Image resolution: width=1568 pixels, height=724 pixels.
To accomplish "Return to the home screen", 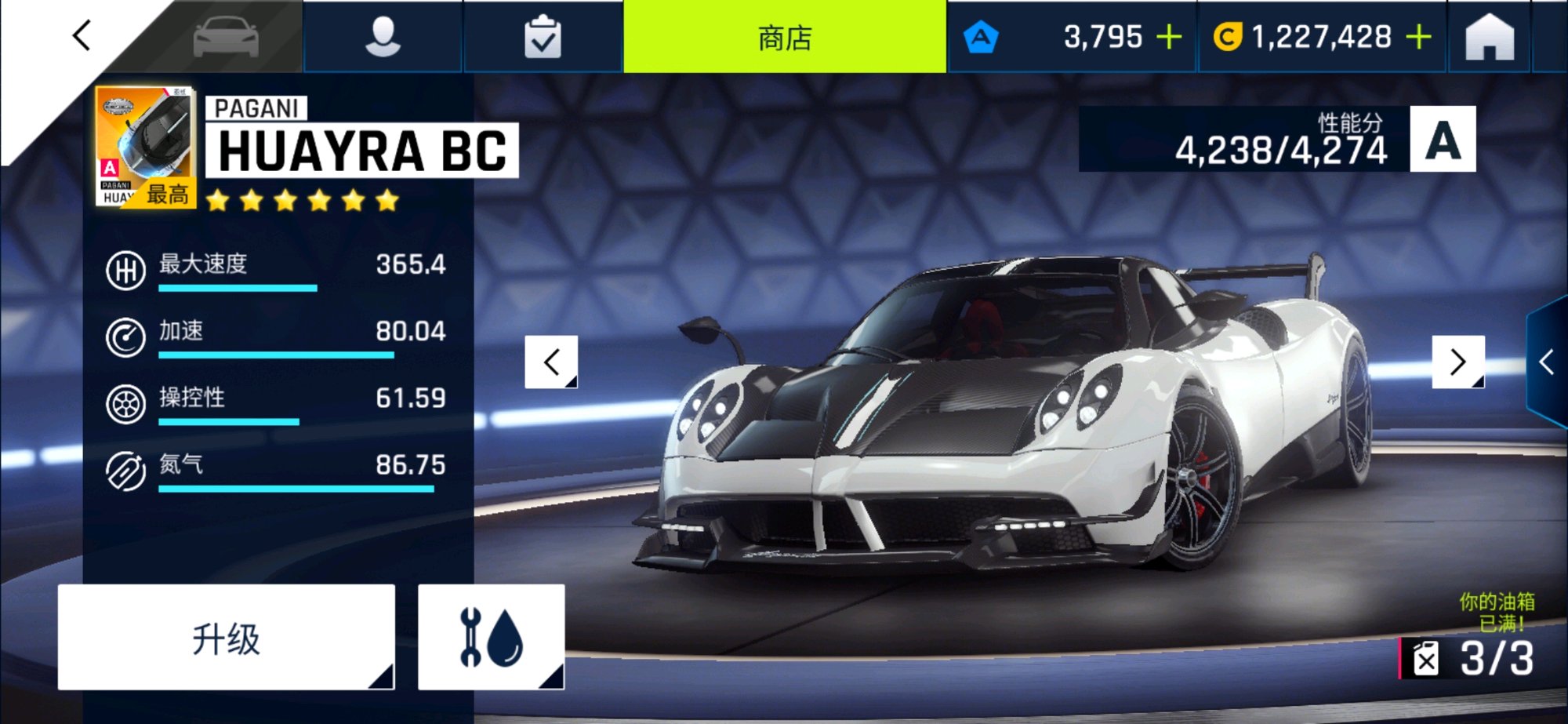I will (x=1490, y=37).
